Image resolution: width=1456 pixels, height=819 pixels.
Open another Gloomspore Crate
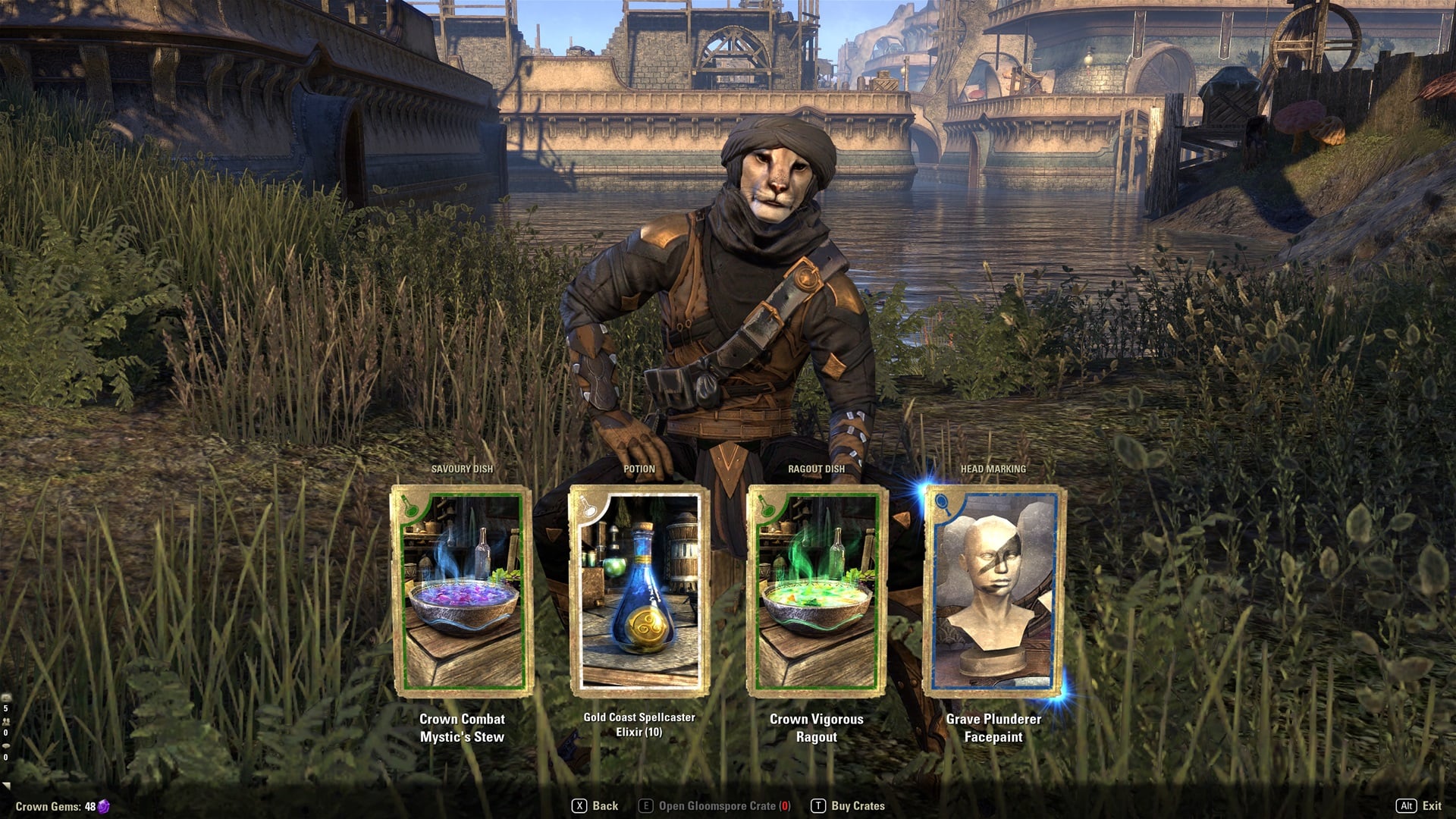715,806
